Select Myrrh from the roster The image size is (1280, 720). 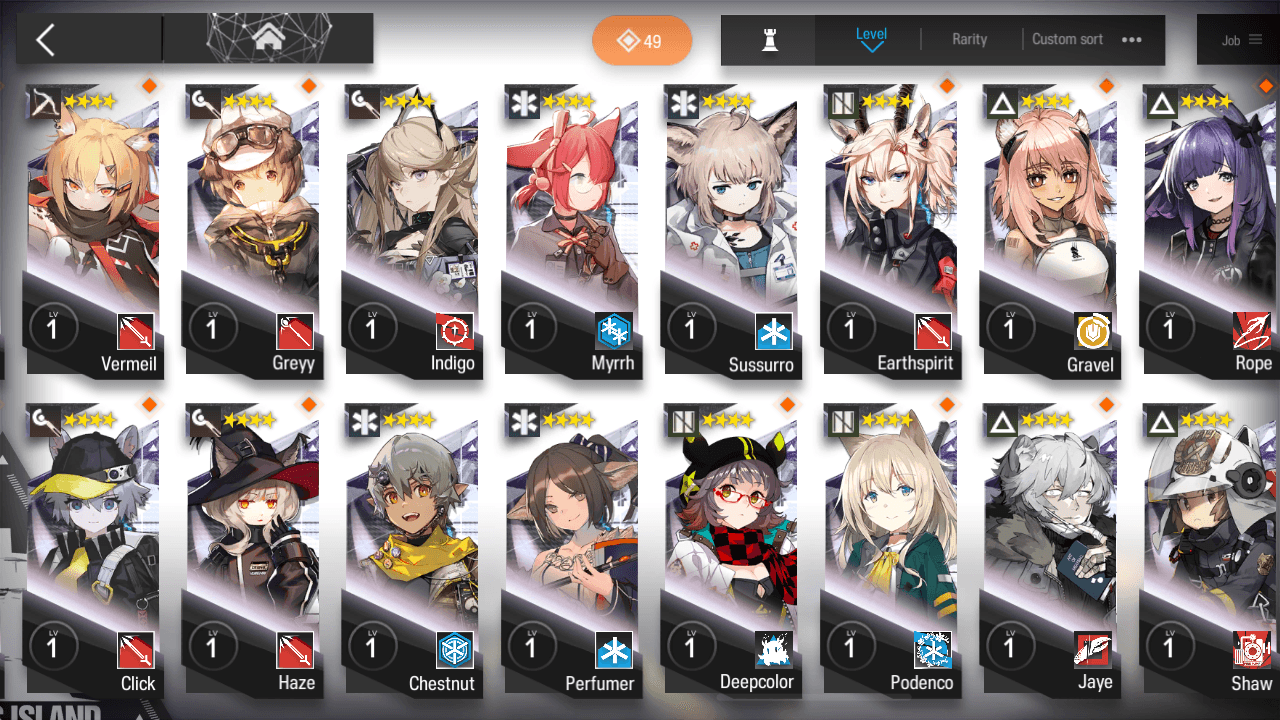pyautogui.click(x=572, y=230)
